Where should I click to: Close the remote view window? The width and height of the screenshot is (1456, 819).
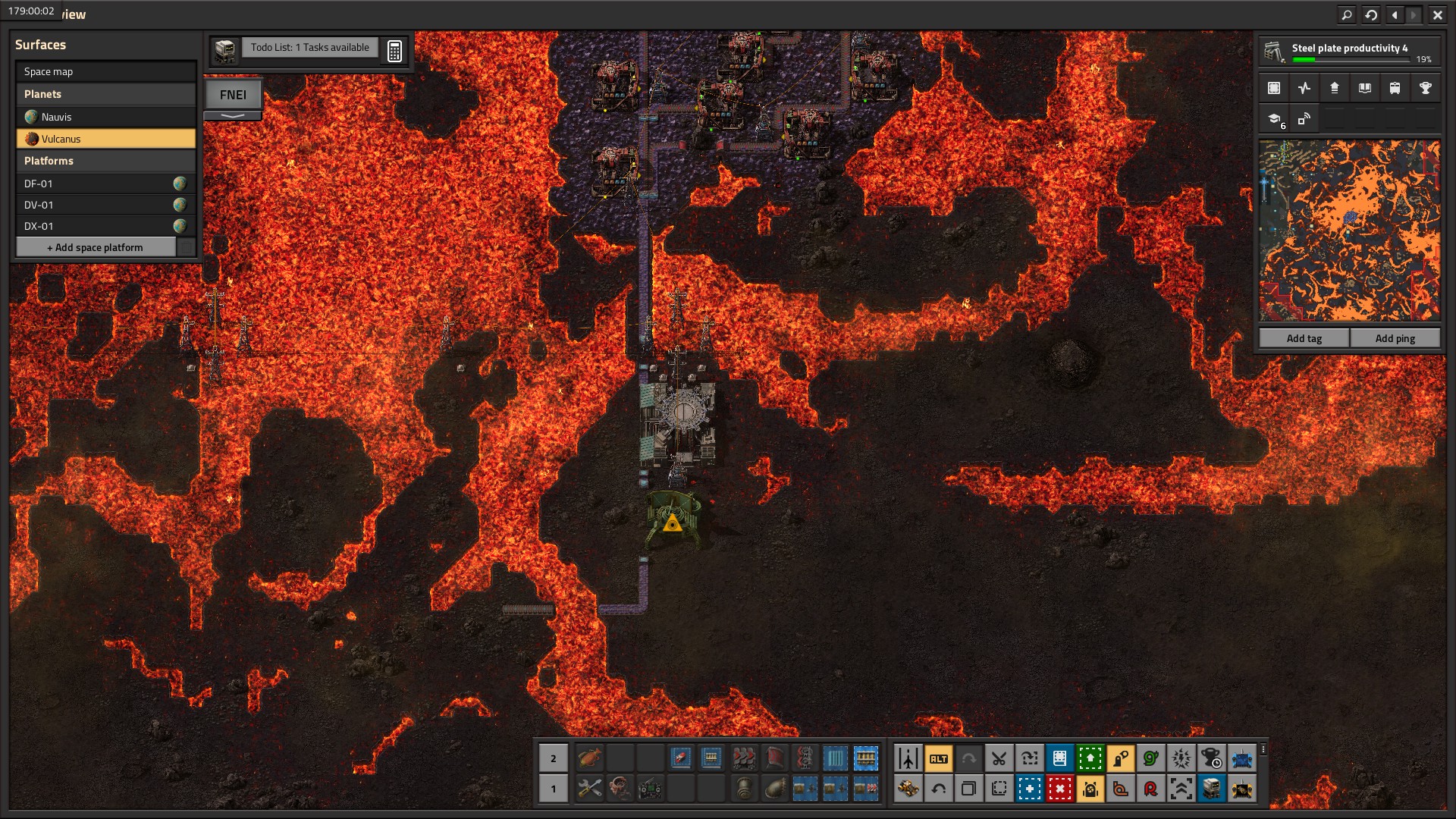[x=1437, y=14]
